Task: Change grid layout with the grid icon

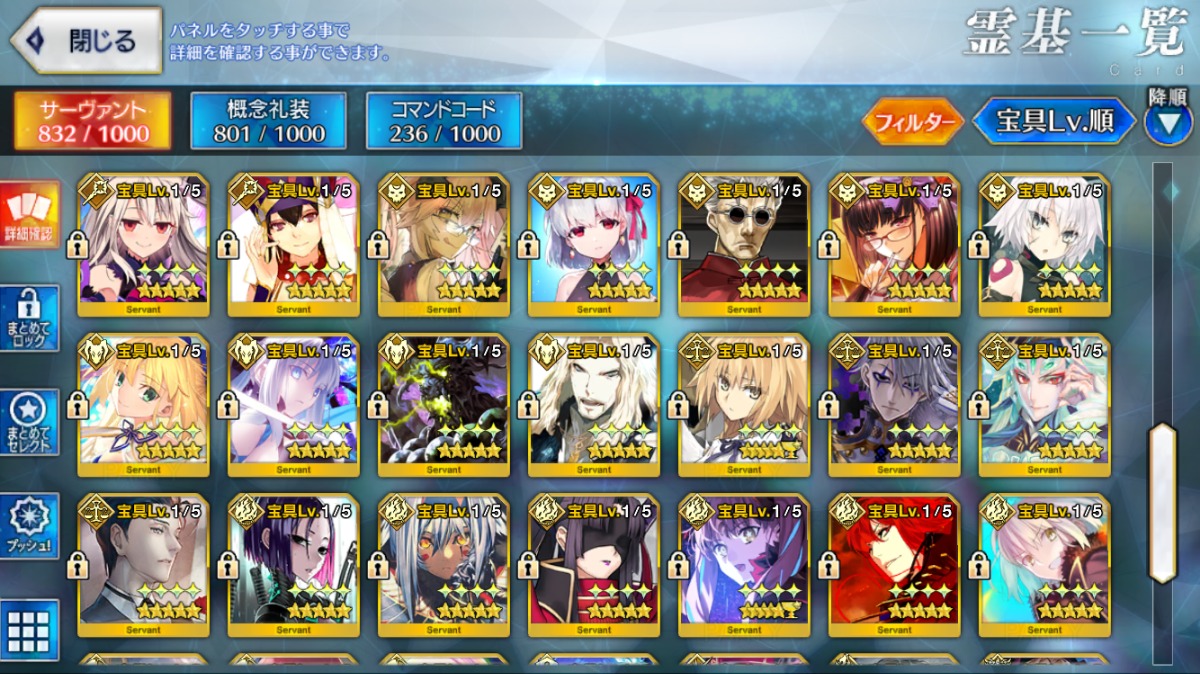Action: pyautogui.click(x=30, y=630)
